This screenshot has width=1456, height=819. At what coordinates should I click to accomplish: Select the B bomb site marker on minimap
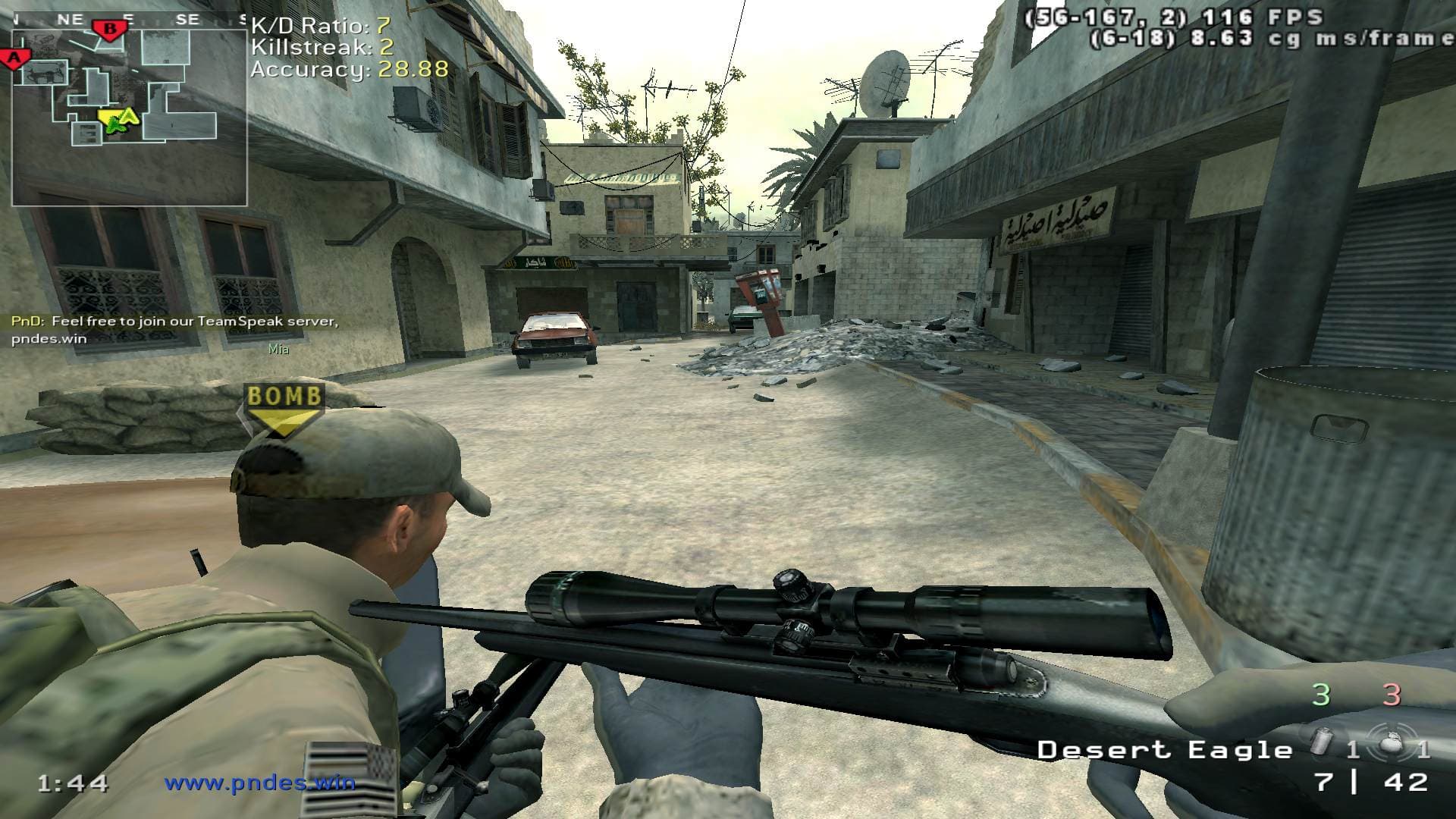[111, 30]
